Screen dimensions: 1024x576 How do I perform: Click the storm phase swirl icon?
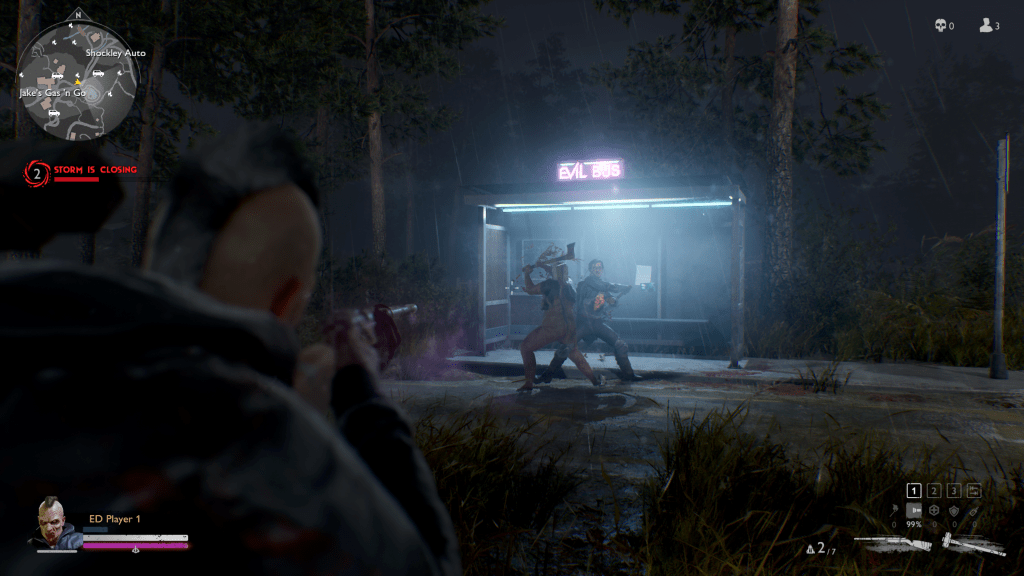click(38, 174)
